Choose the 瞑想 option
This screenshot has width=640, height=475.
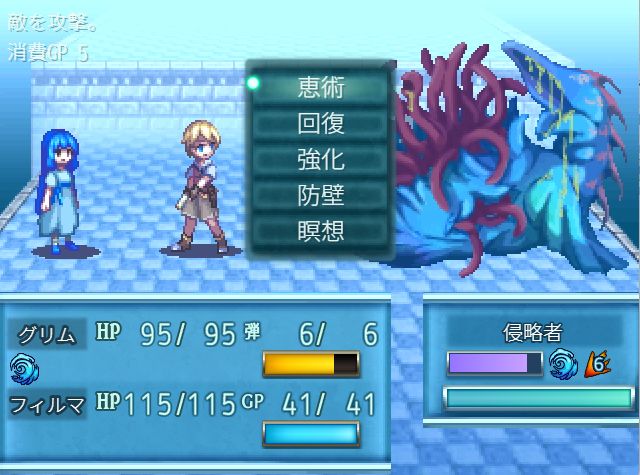320,231
